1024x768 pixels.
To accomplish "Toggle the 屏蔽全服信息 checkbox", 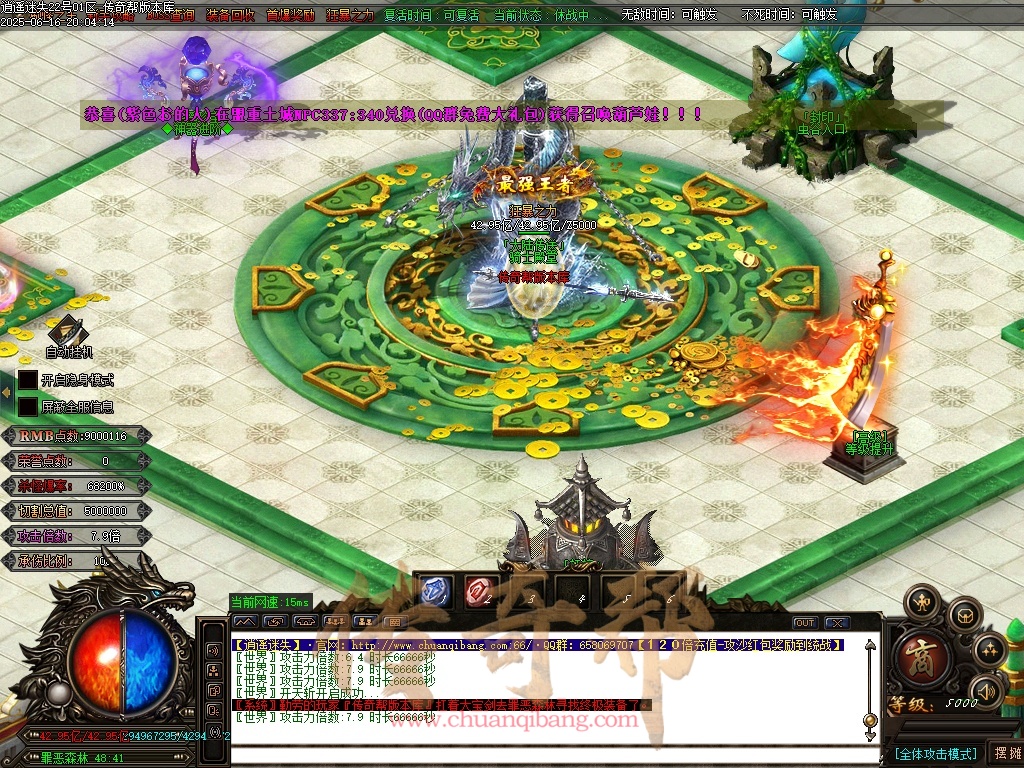I will tap(28, 407).
